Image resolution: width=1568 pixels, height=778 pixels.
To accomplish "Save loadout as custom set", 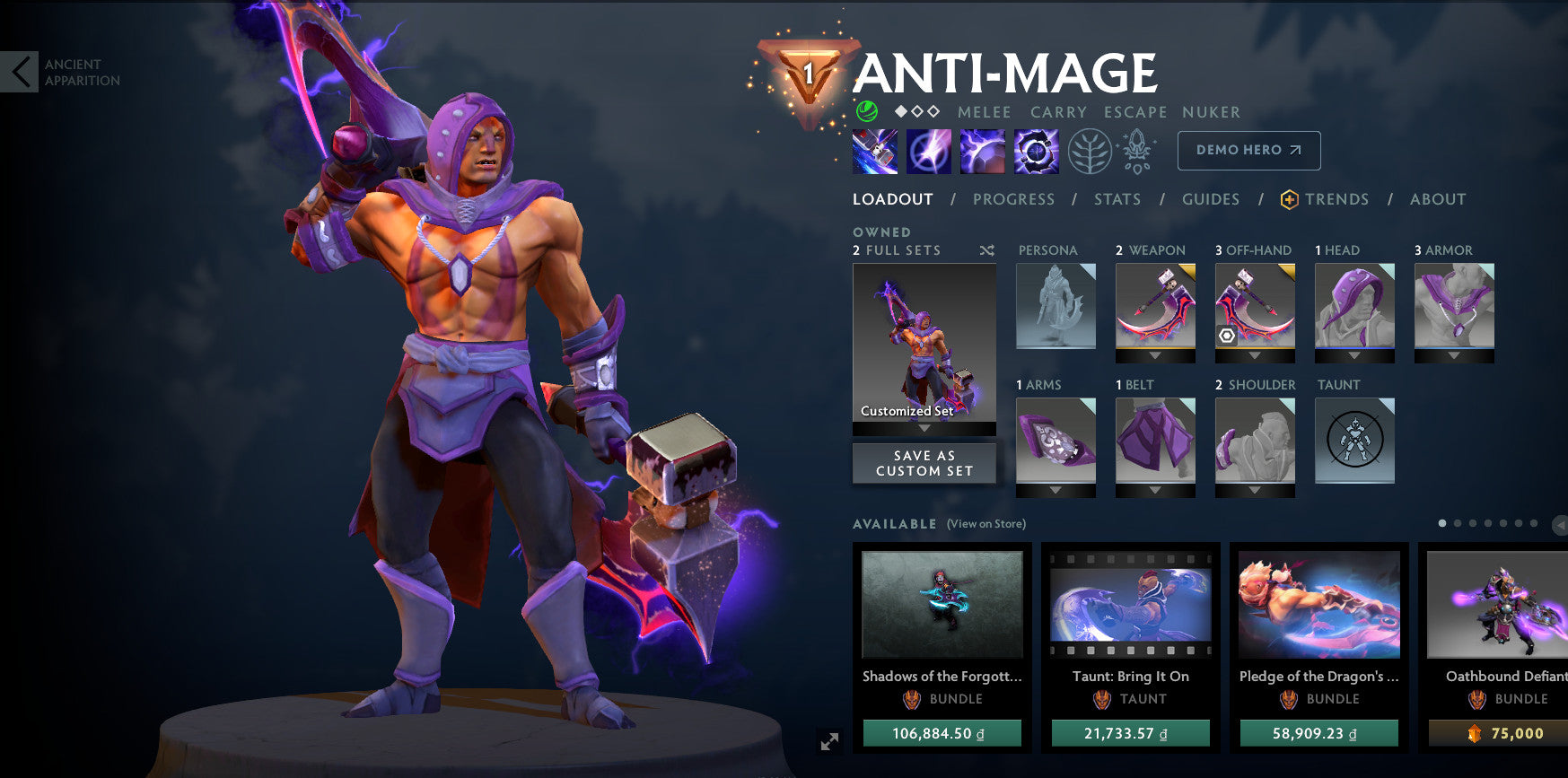I will (x=924, y=463).
